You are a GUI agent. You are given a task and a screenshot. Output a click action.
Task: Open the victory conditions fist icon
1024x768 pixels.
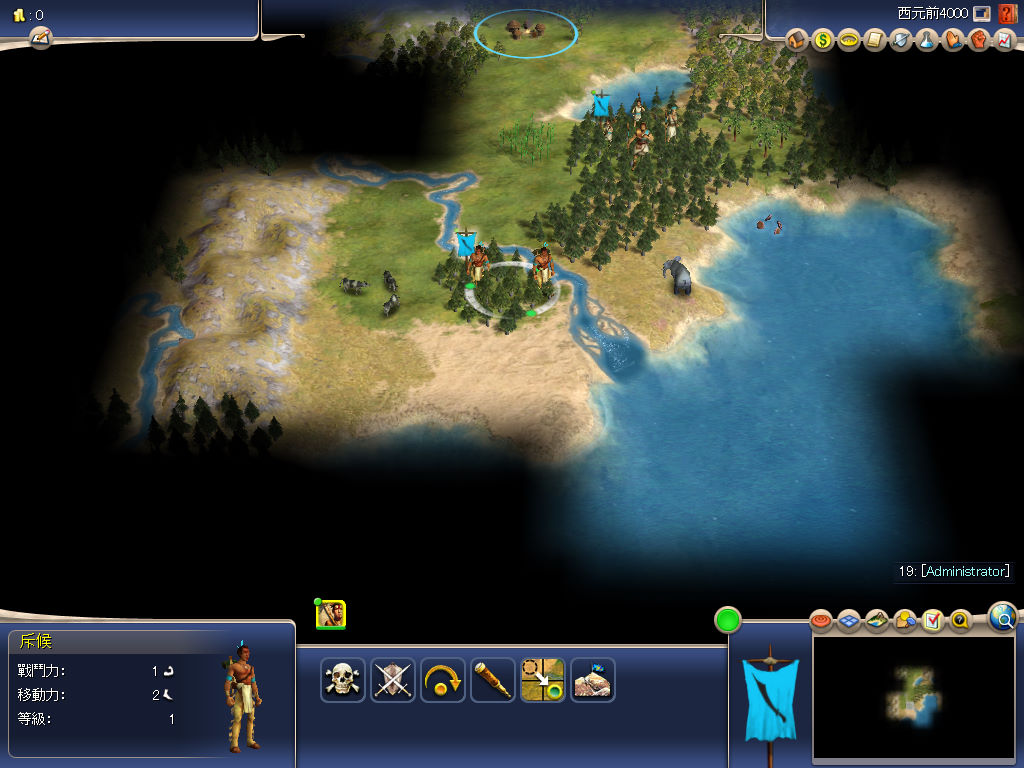pos(979,41)
